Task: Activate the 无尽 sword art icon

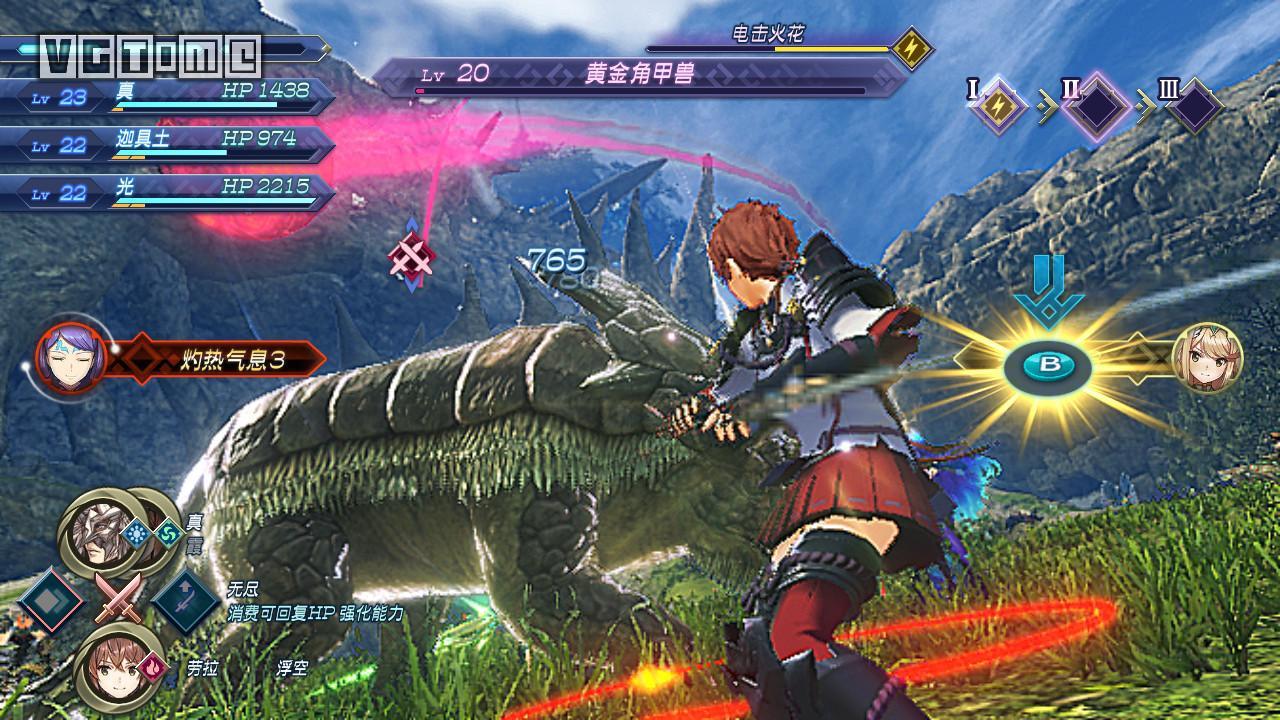Action: click(188, 600)
